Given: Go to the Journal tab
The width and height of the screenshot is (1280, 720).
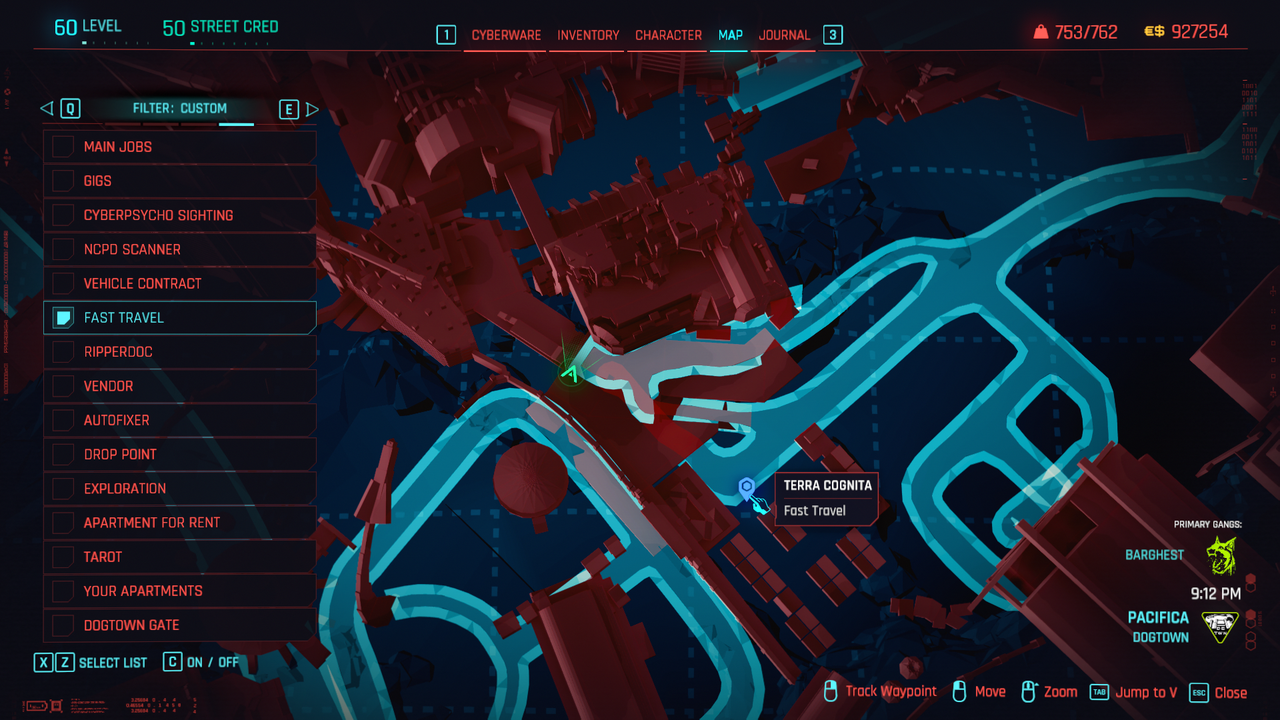Looking at the screenshot, I should click(x=784, y=35).
